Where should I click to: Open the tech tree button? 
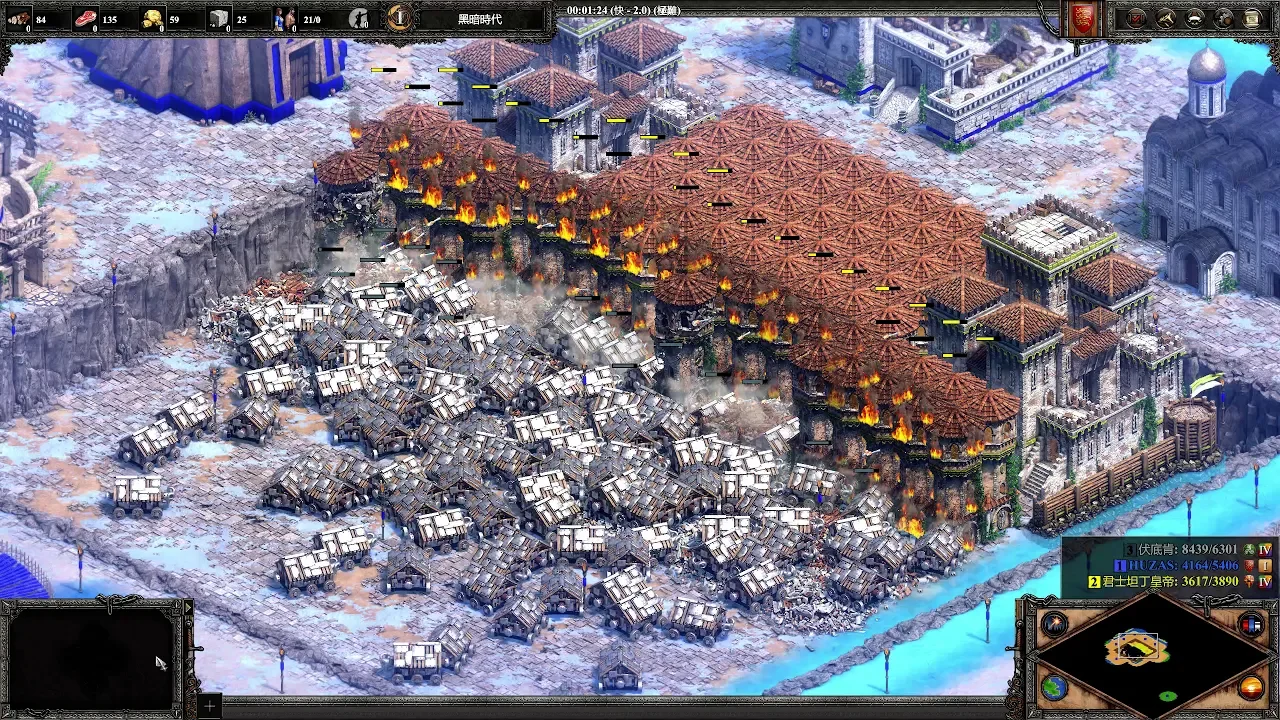pos(1166,18)
